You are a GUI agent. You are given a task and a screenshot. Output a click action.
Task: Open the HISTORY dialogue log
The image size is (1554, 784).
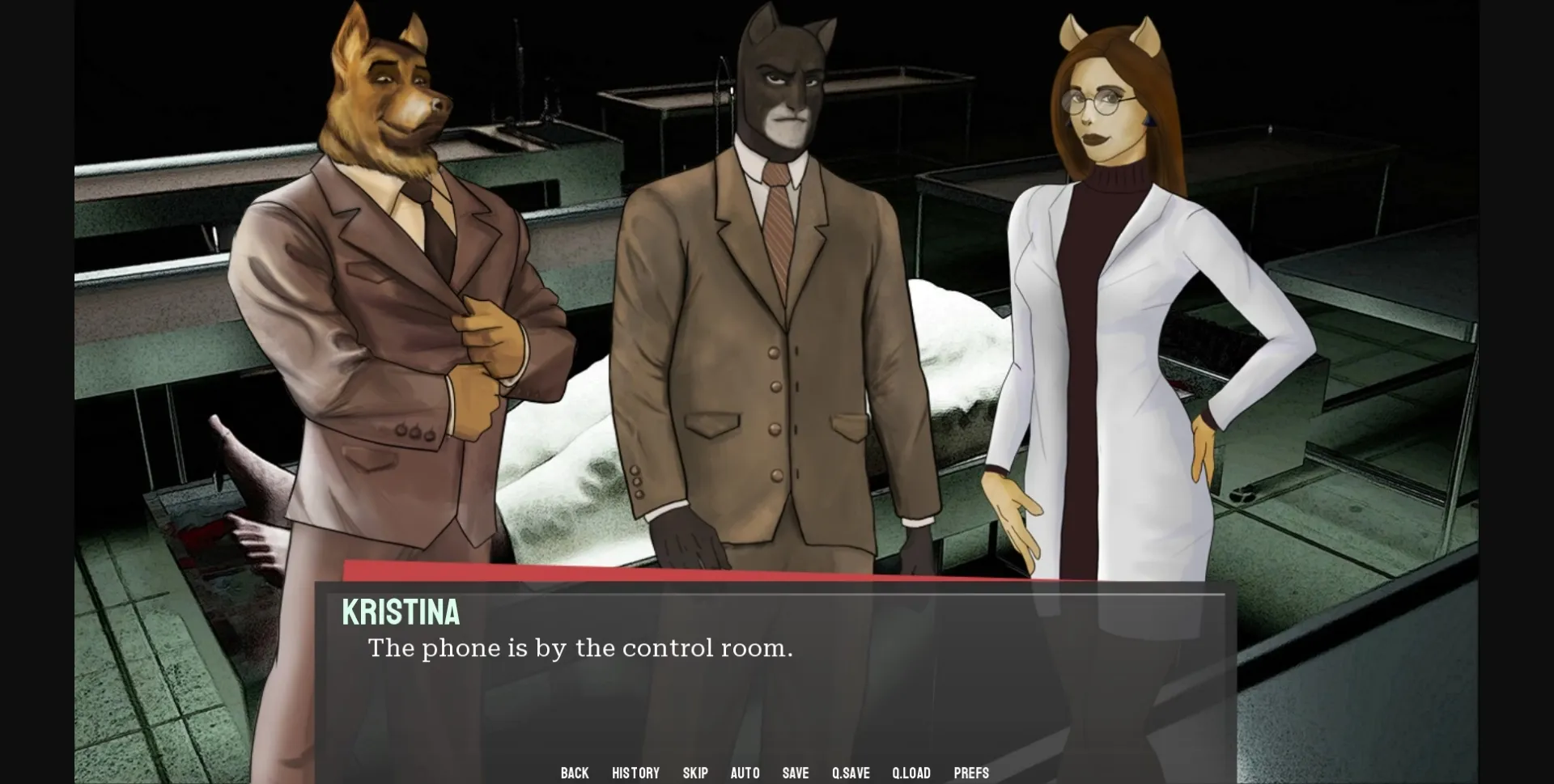636,773
